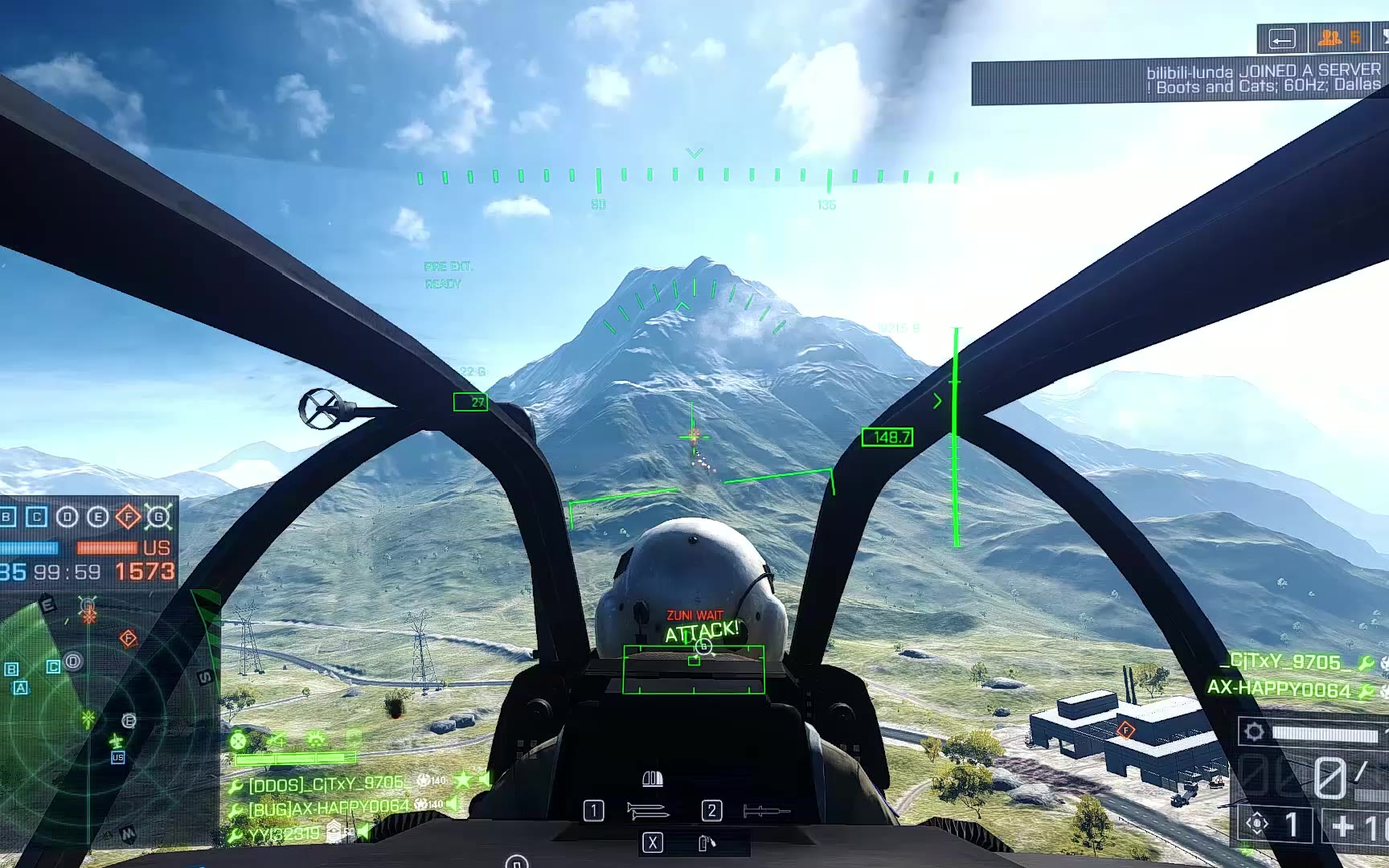Screen dimensions: 1389x868
Task: Click the countermeasure count box showing 1
Action: tap(1274, 825)
